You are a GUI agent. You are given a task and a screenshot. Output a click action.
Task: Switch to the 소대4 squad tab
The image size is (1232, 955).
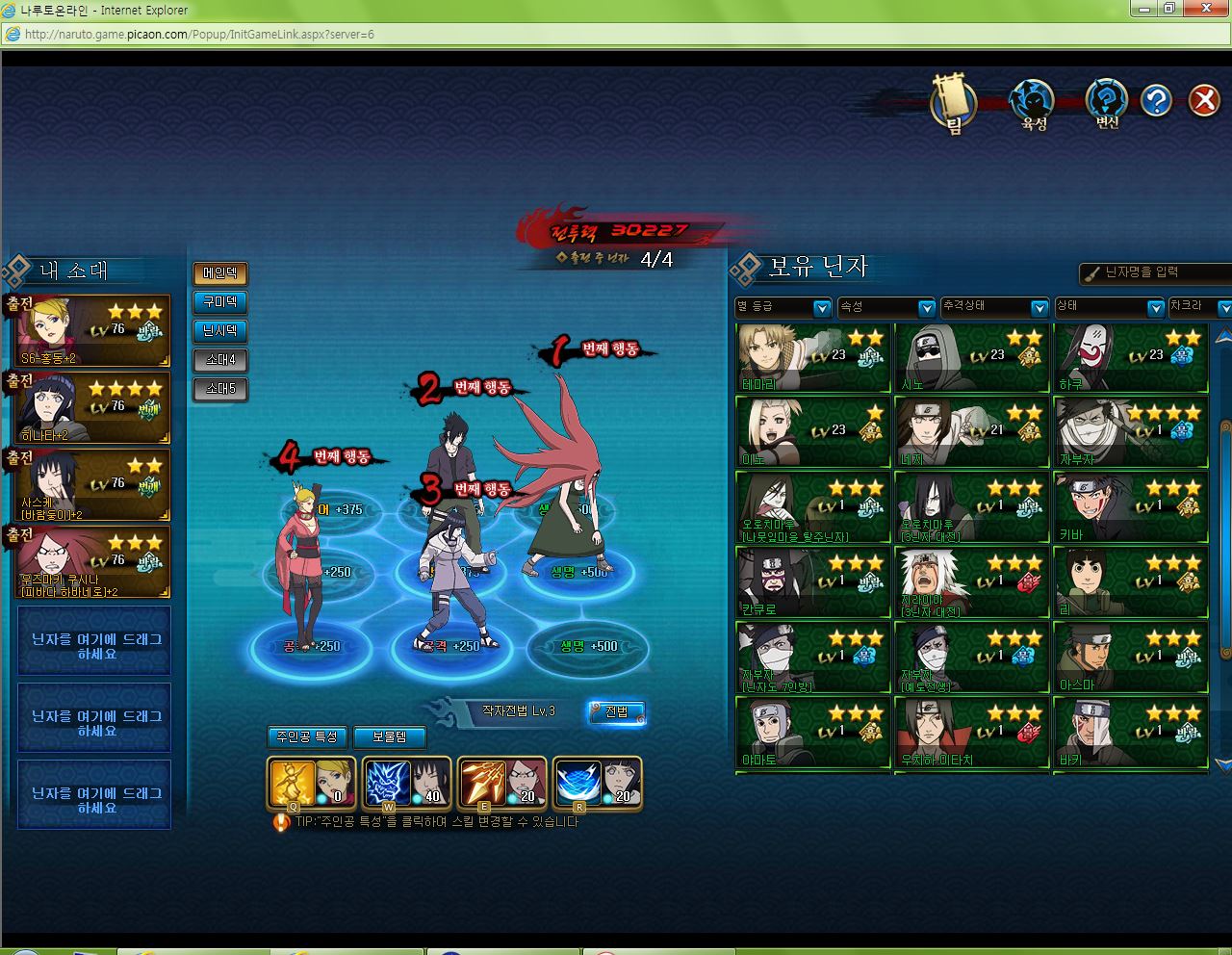220,360
